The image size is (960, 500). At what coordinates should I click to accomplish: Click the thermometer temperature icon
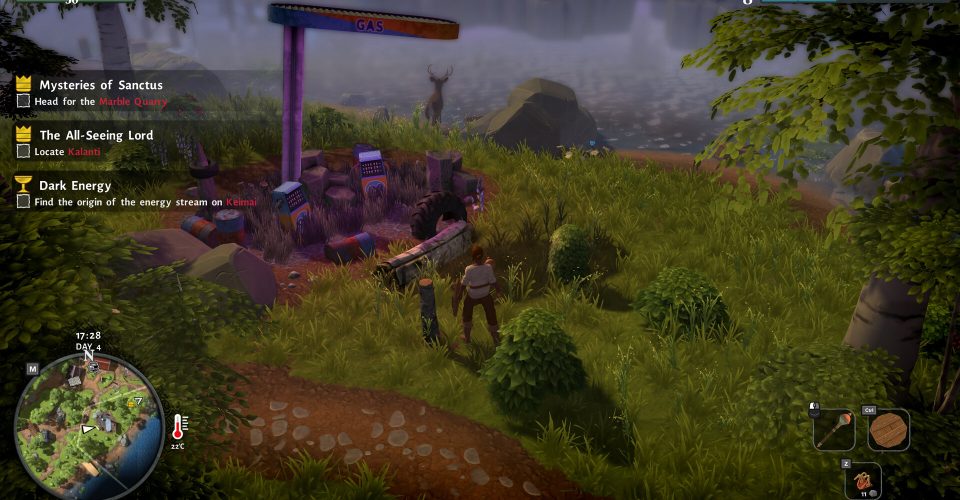pyautogui.click(x=180, y=428)
